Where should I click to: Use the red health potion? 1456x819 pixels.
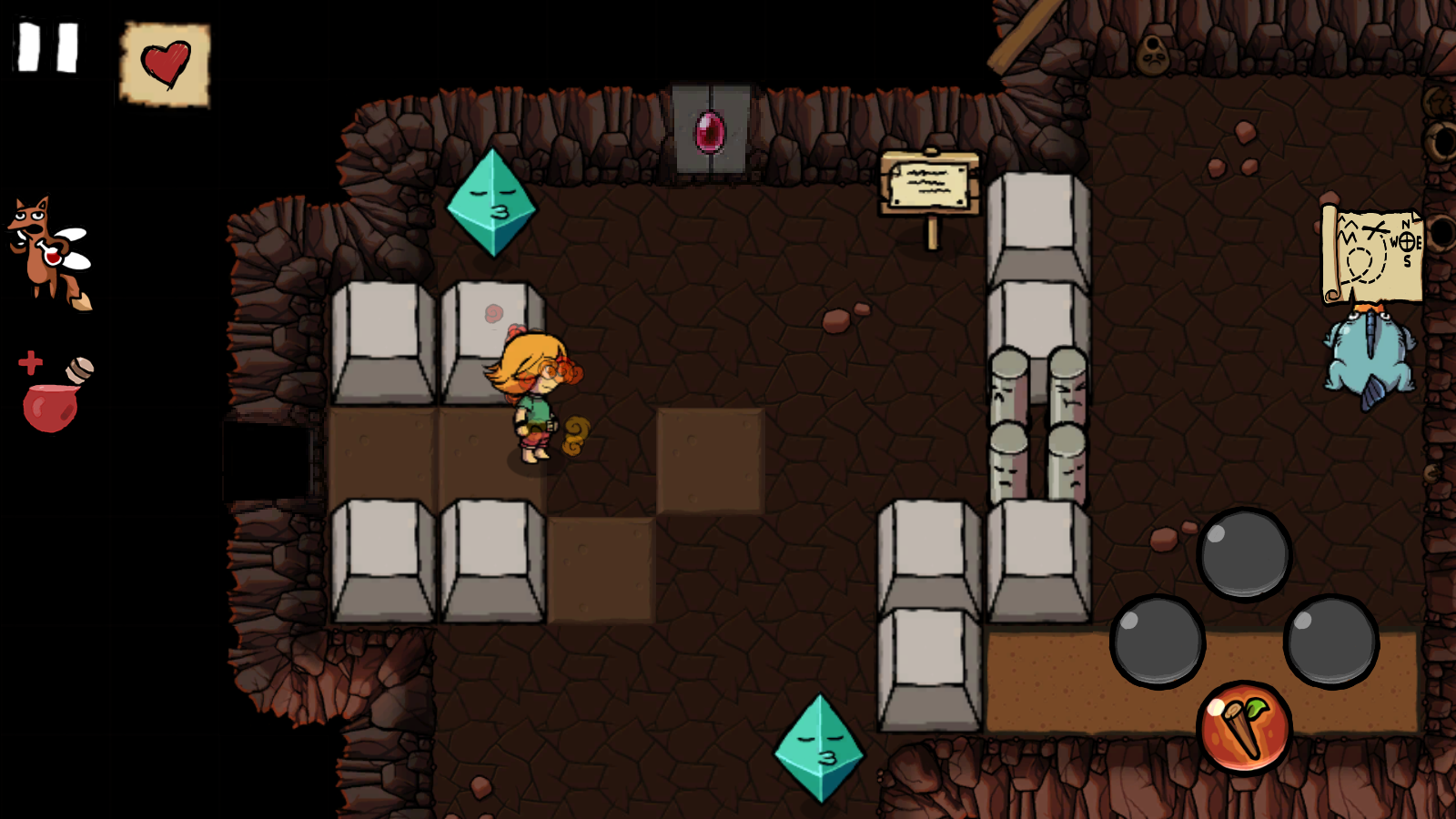53,396
